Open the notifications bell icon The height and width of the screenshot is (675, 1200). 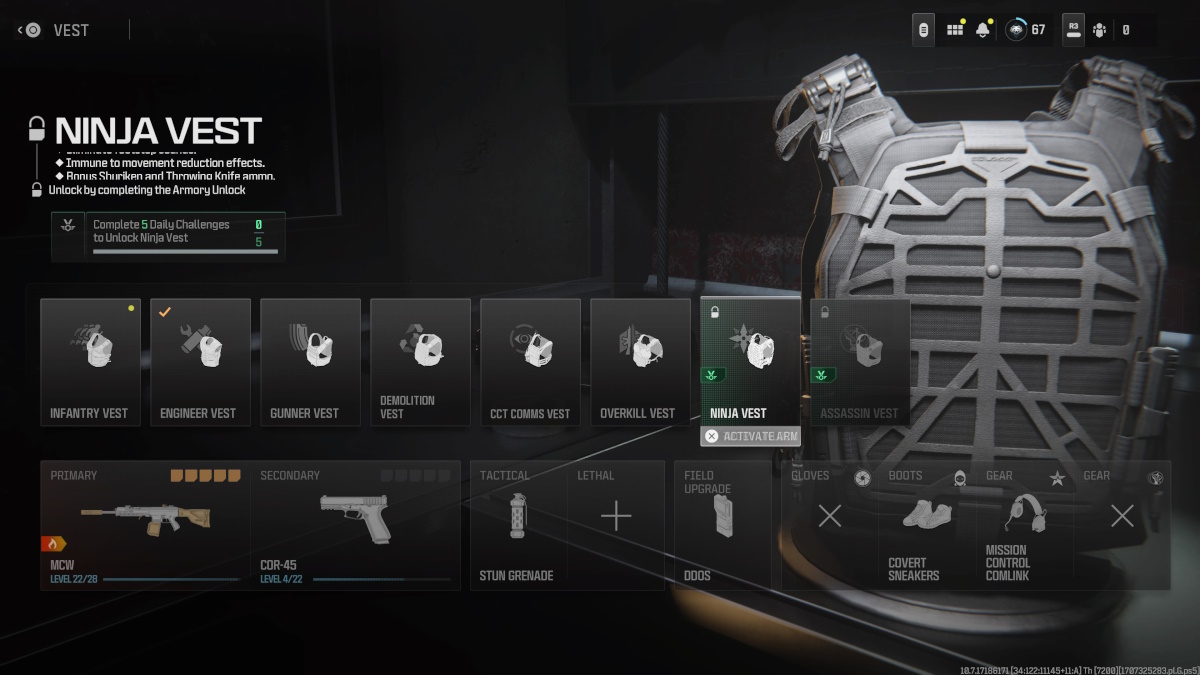[x=983, y=30]
